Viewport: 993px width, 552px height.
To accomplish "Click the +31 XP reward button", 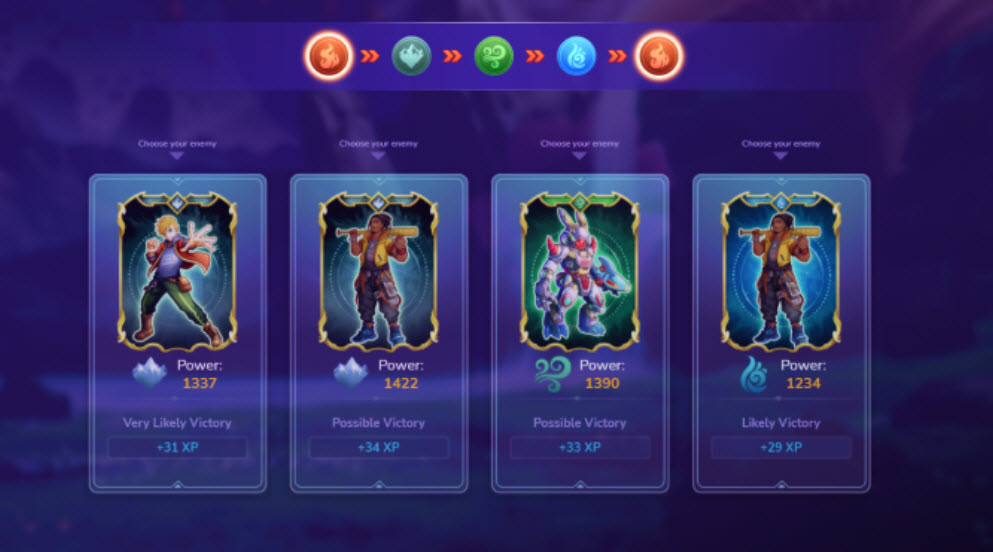I will [178, 448].
